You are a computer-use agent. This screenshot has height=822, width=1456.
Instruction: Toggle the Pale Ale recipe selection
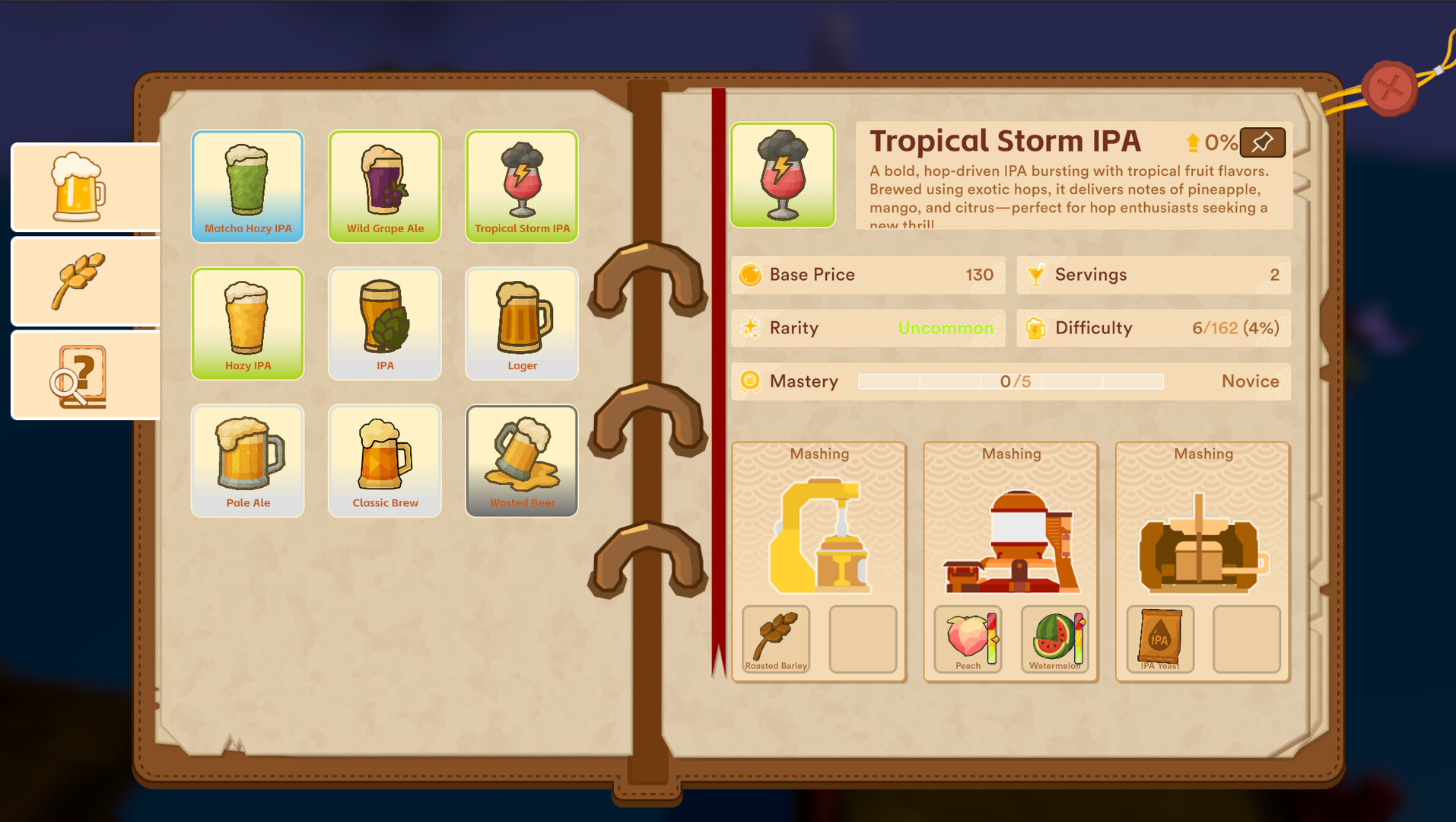coord(247,460)
